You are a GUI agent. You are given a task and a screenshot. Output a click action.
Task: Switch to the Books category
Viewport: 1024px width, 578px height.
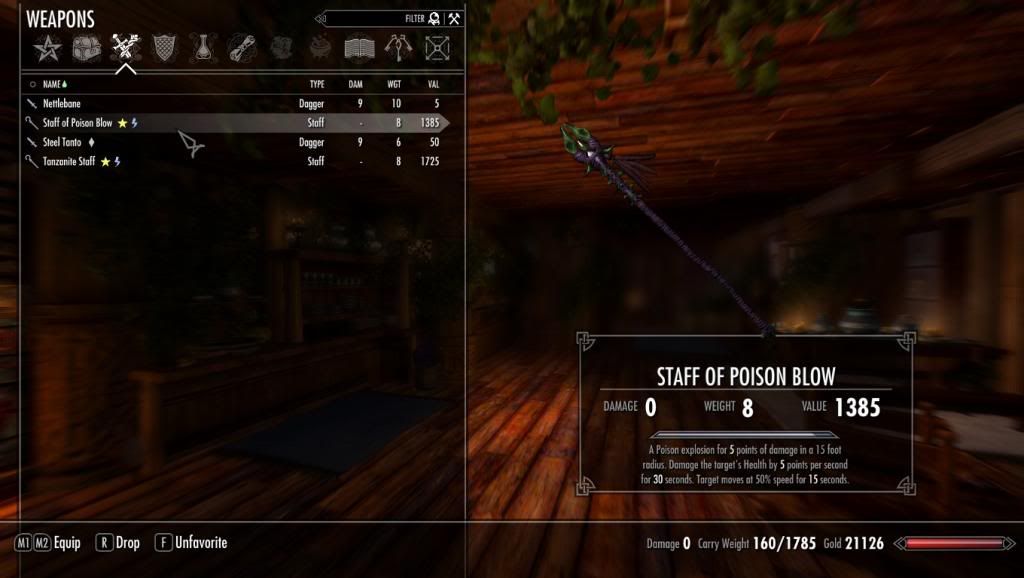(x=359, y=46)
